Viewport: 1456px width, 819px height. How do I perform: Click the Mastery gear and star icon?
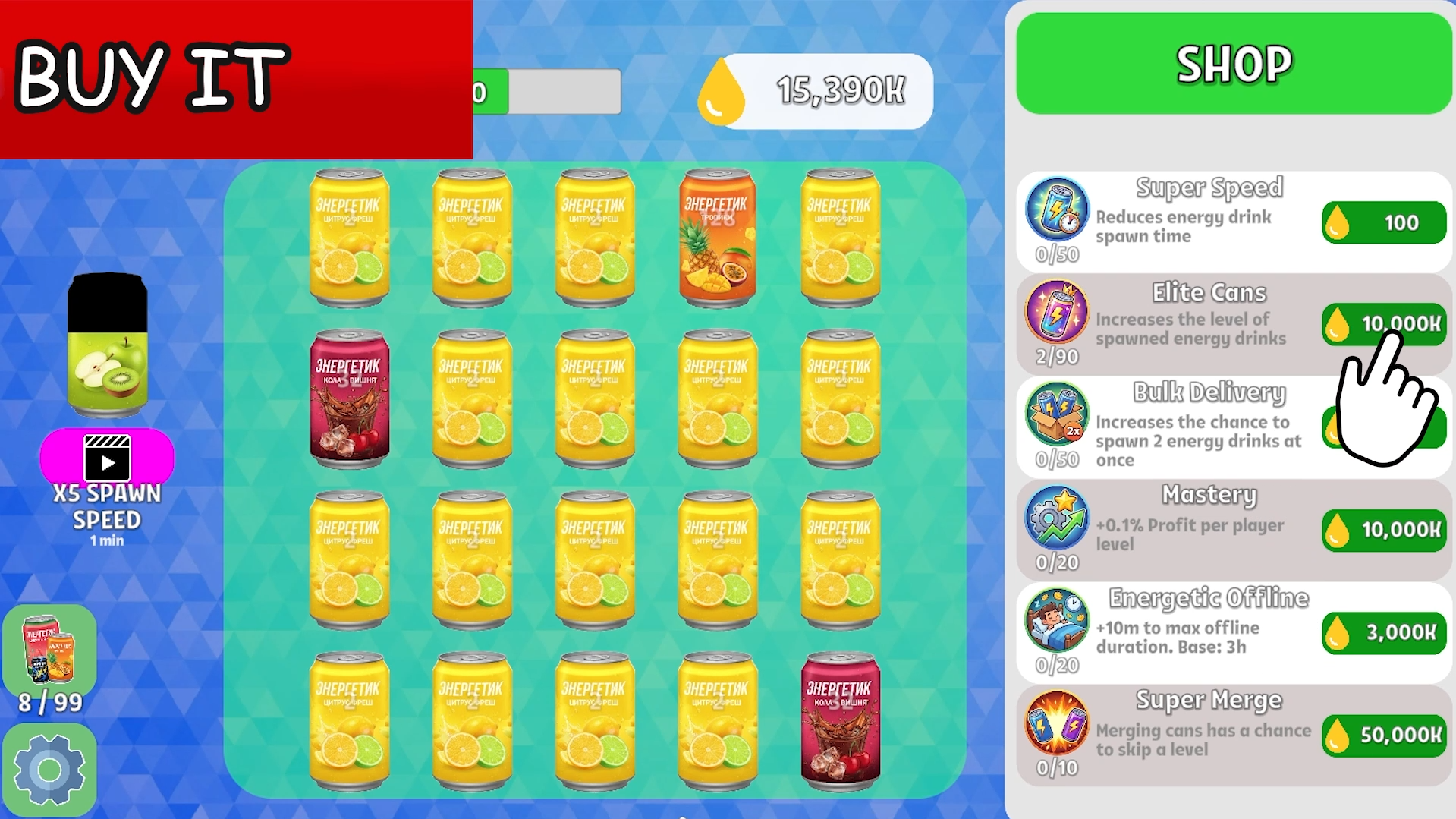coord(1057,524)
